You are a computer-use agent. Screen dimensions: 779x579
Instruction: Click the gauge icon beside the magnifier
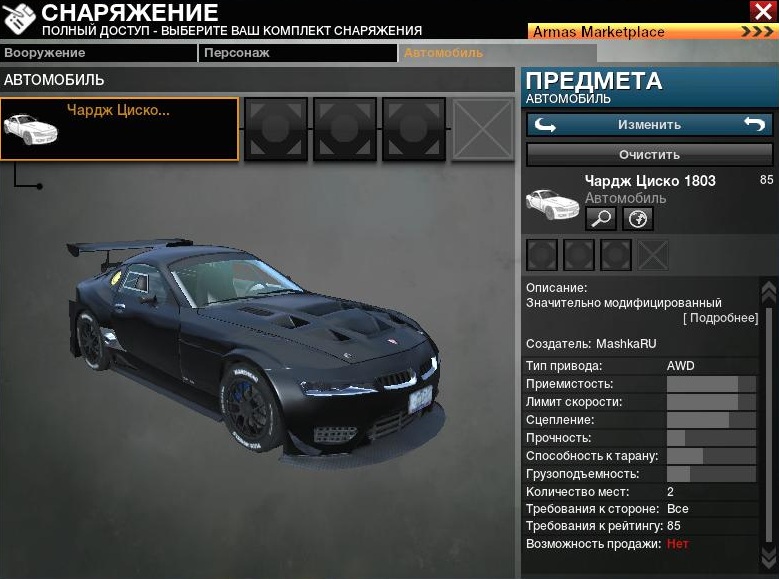(x=638, y=218)
